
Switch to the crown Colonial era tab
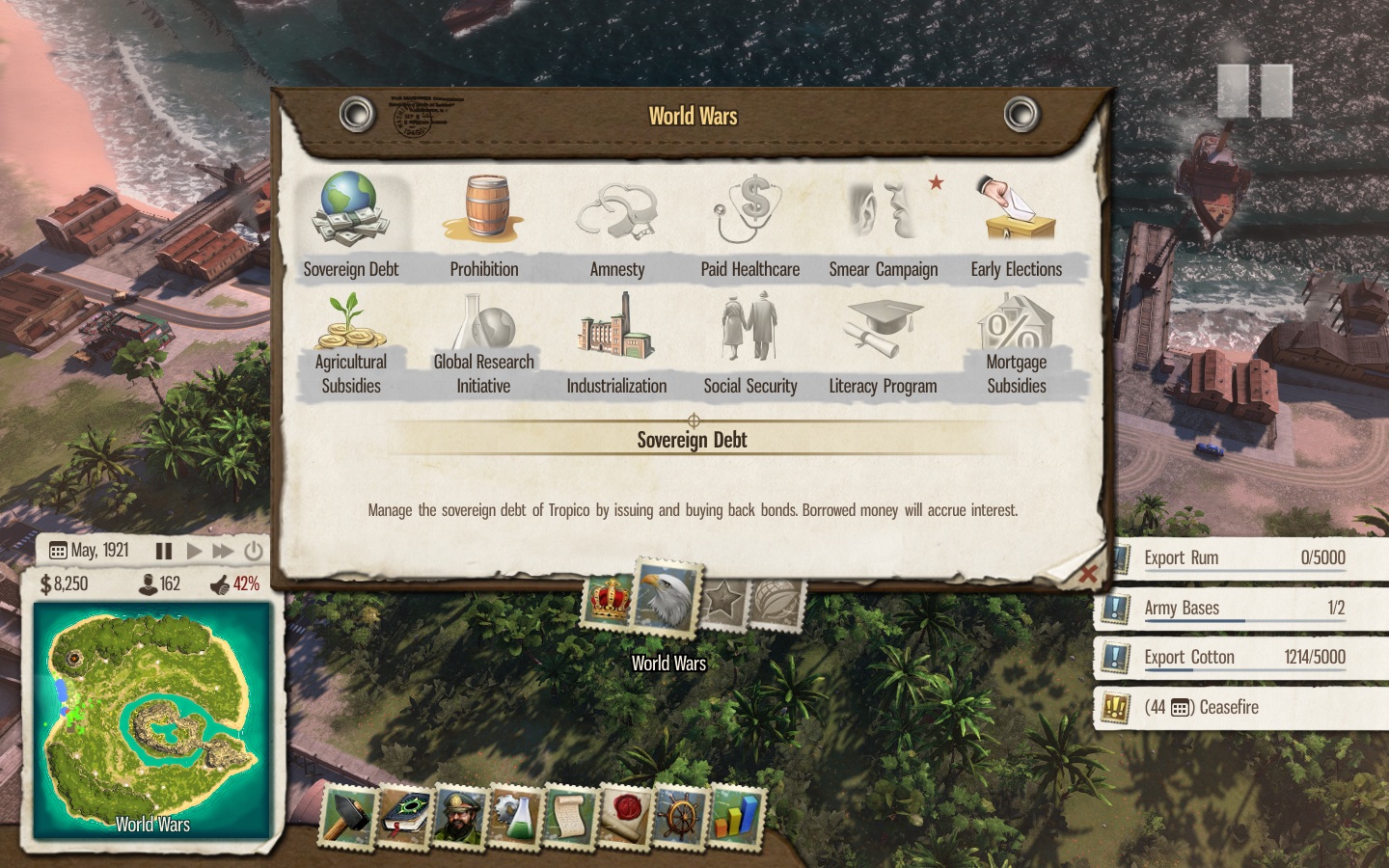(x=609, y=600)
